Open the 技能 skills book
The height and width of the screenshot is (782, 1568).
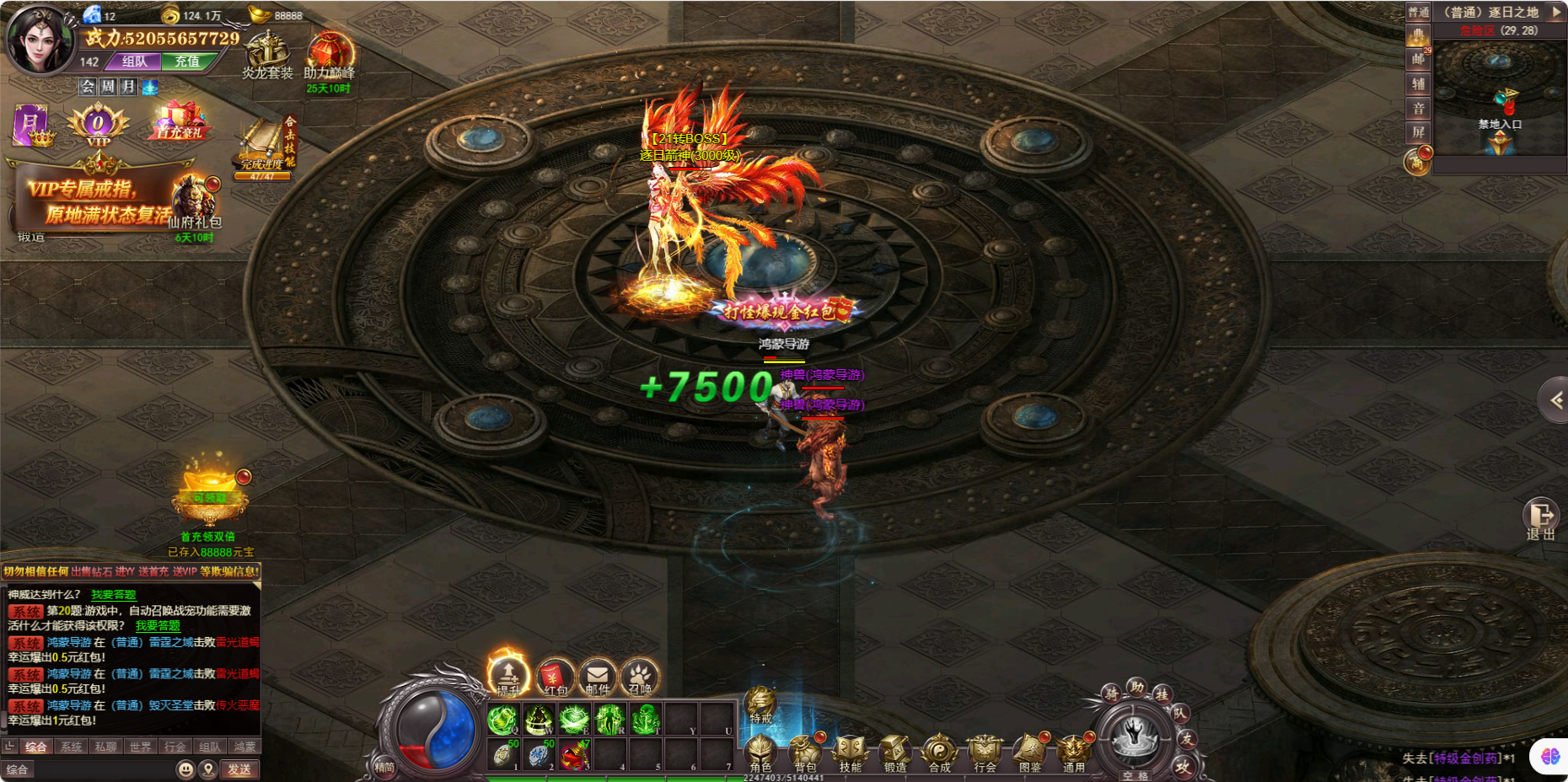850,751
